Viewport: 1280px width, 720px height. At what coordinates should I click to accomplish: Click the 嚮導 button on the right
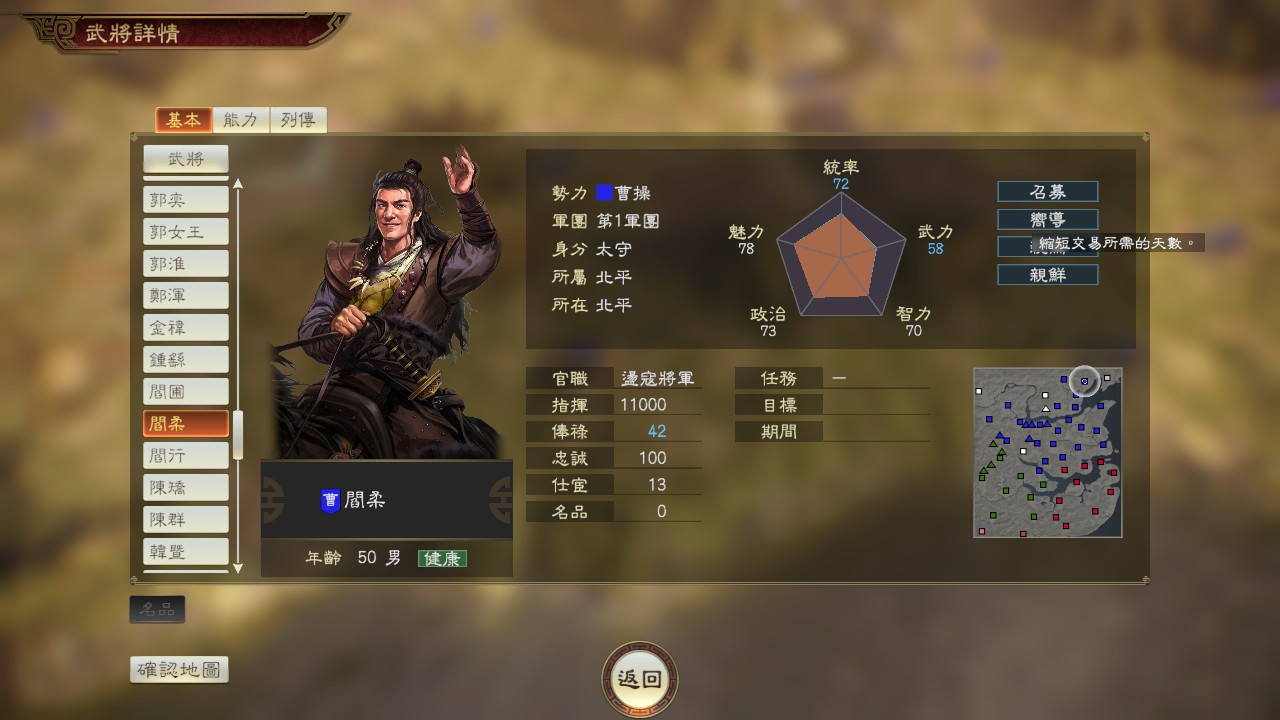pos(1046,219)
